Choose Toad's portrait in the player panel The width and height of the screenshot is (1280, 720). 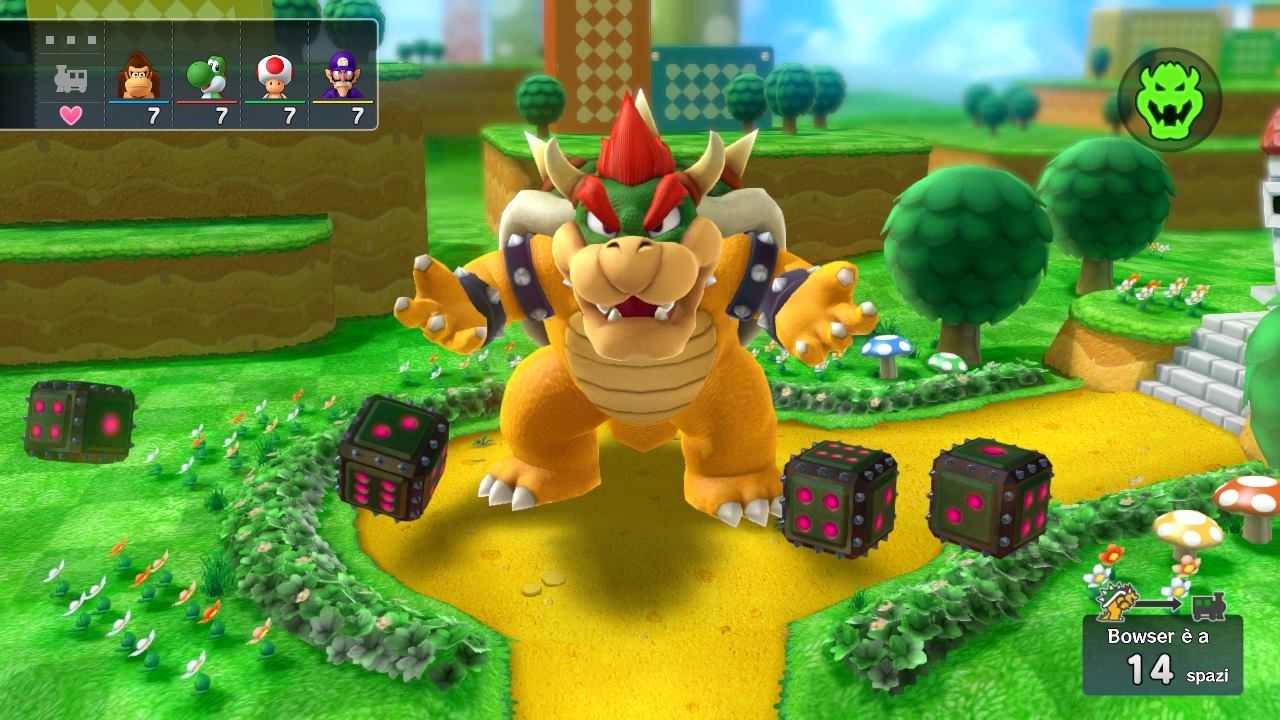click(x=275, y=76)
